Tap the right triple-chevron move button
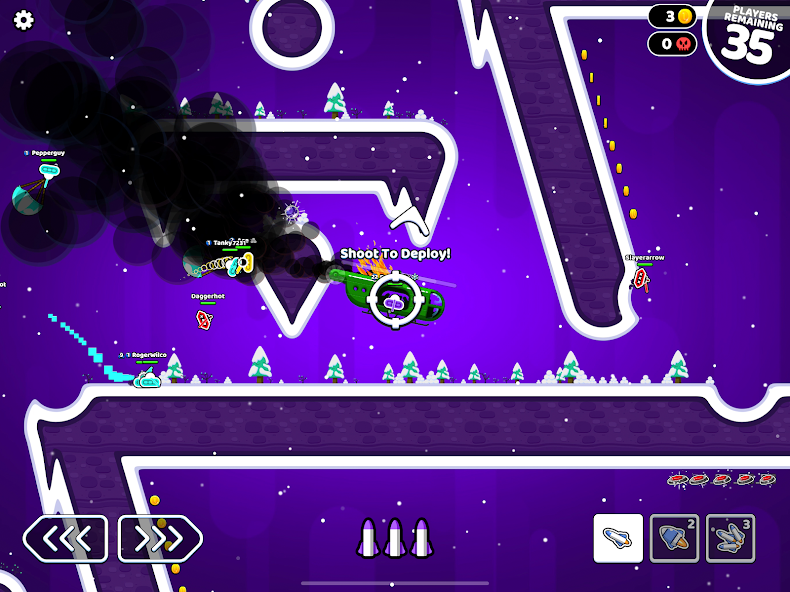This screenshot has height=592, width=790. pyautogui.click(x=160, y=539)
